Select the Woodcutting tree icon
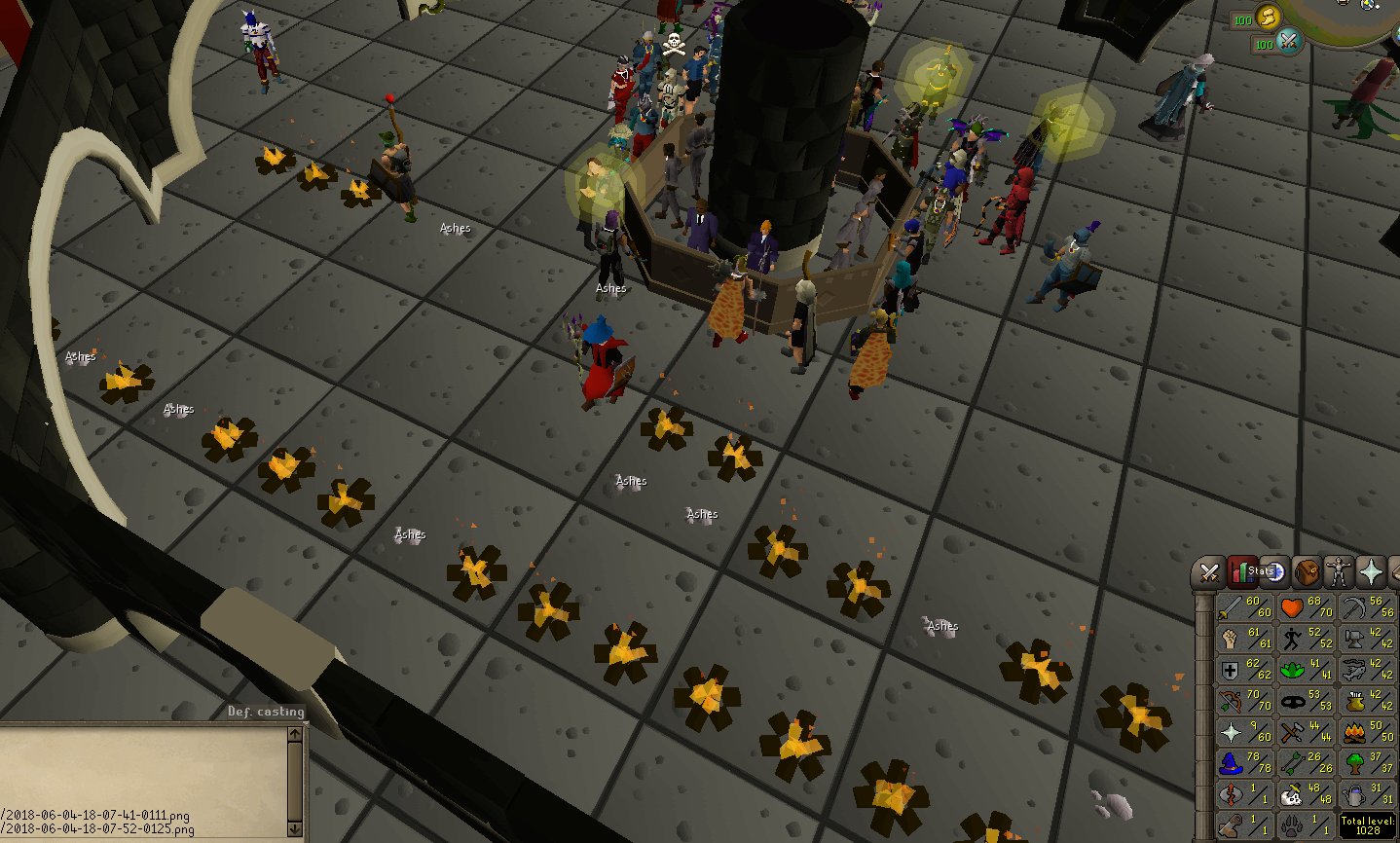The image size is (1400, 843). tap(1353, 764)
